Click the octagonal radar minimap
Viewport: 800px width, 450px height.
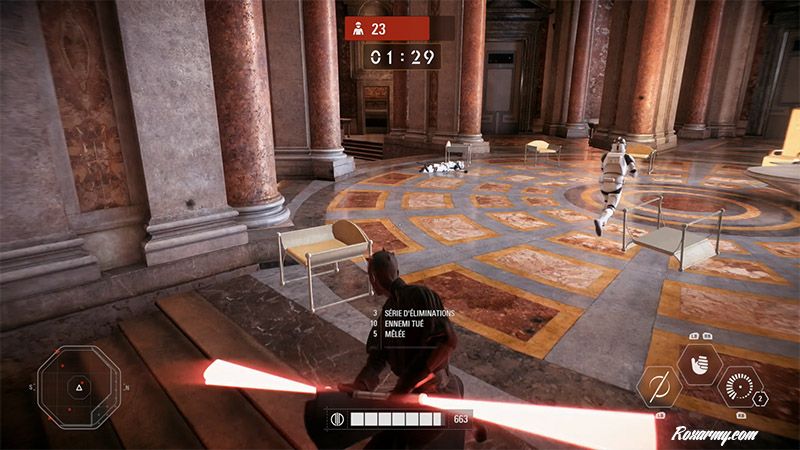(x=78, y=387)
